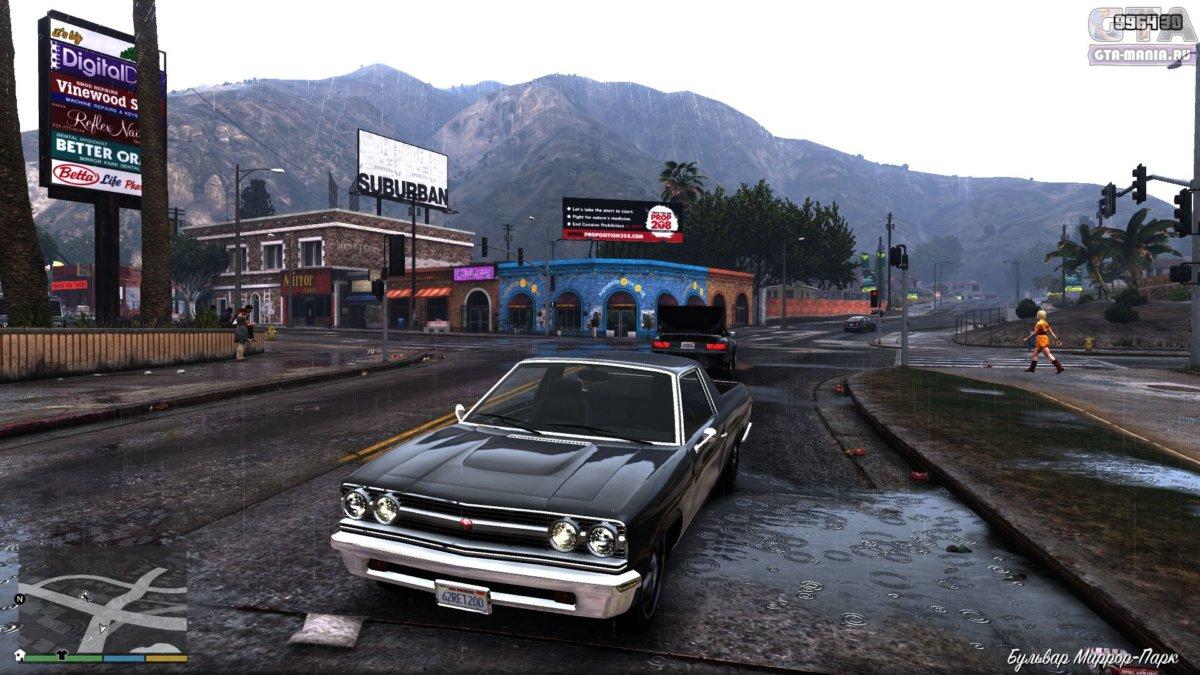Click the t-shirt clothing store blip
Viewport: 1200px width, 675px height.
point(62,655)
